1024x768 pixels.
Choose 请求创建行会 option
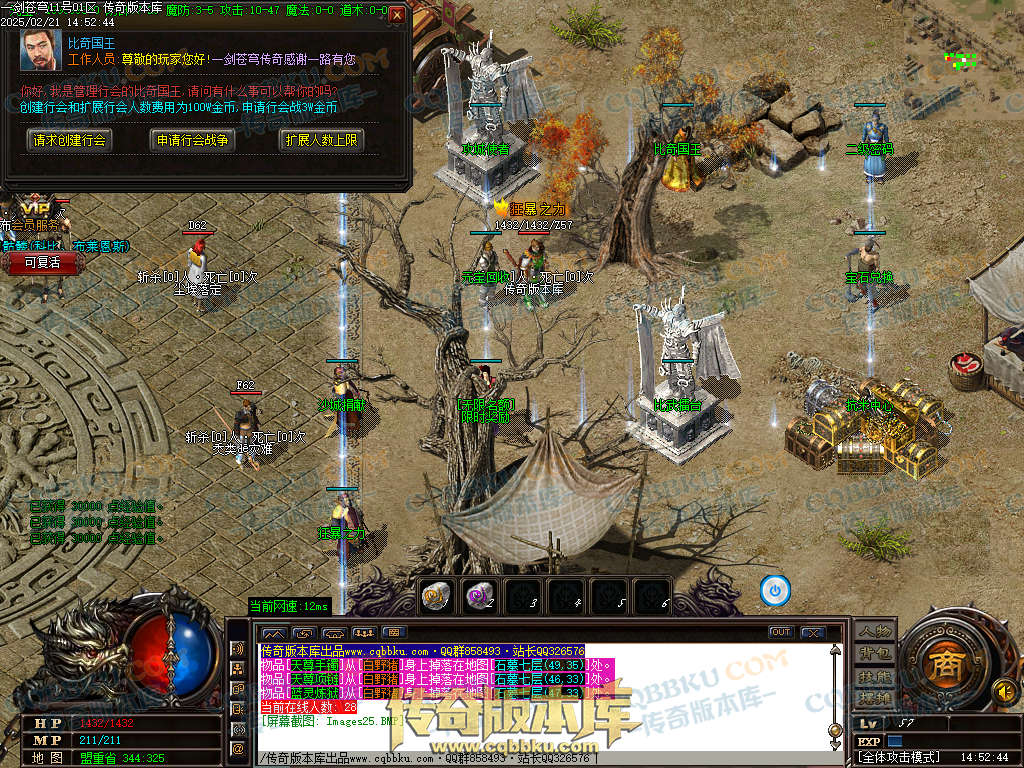69,140
